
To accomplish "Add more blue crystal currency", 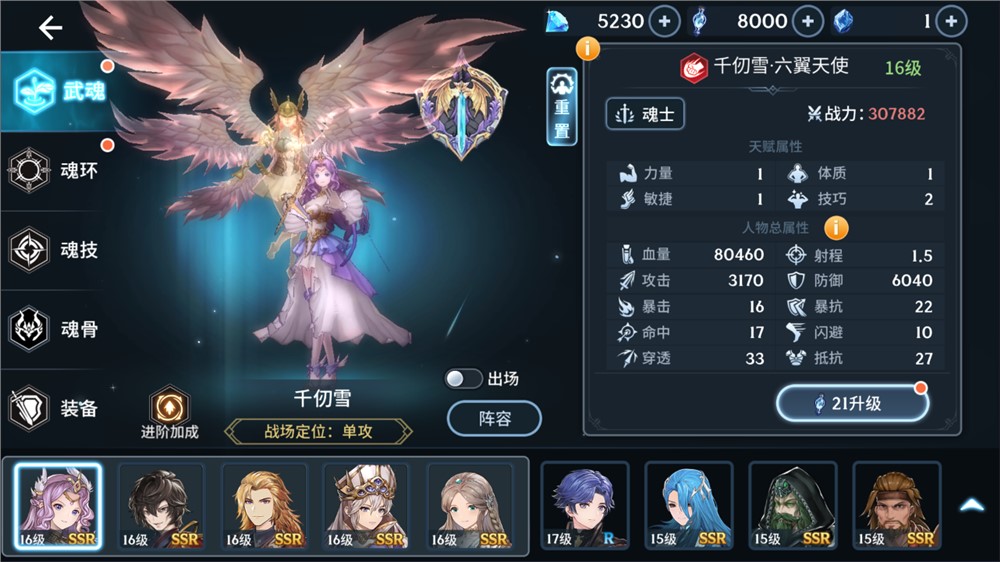I will click(x=951, y=20).
